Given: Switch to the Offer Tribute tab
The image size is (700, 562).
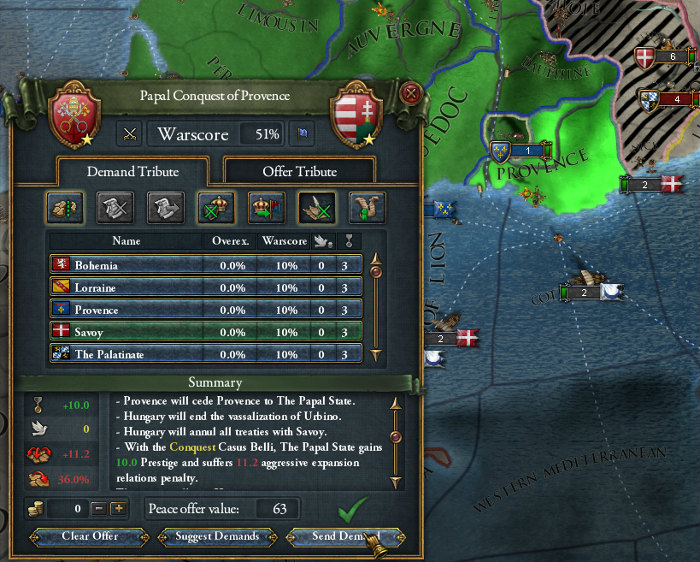Looking at the screenshot, I should tap(299, 171).
